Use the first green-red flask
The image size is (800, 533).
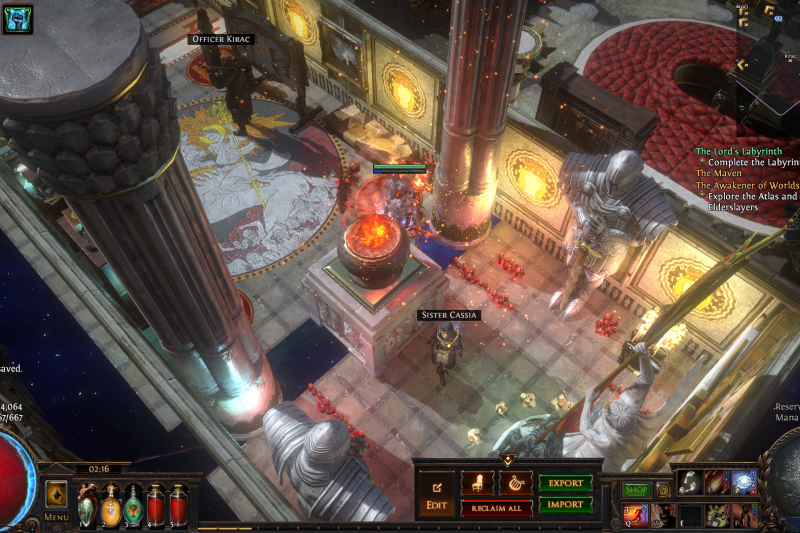87,504
